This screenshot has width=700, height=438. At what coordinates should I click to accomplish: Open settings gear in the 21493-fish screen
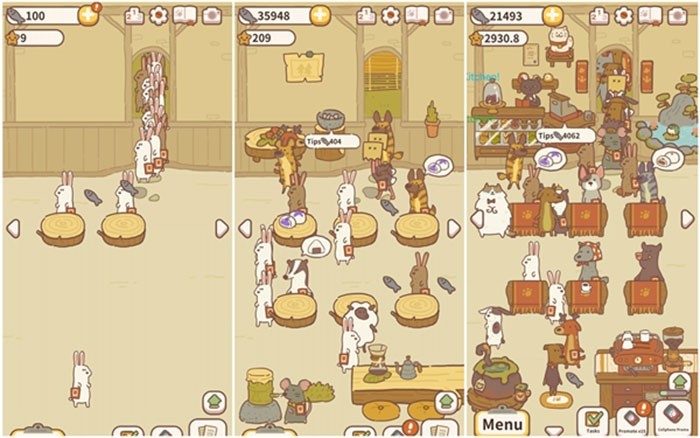coord(625,15)
